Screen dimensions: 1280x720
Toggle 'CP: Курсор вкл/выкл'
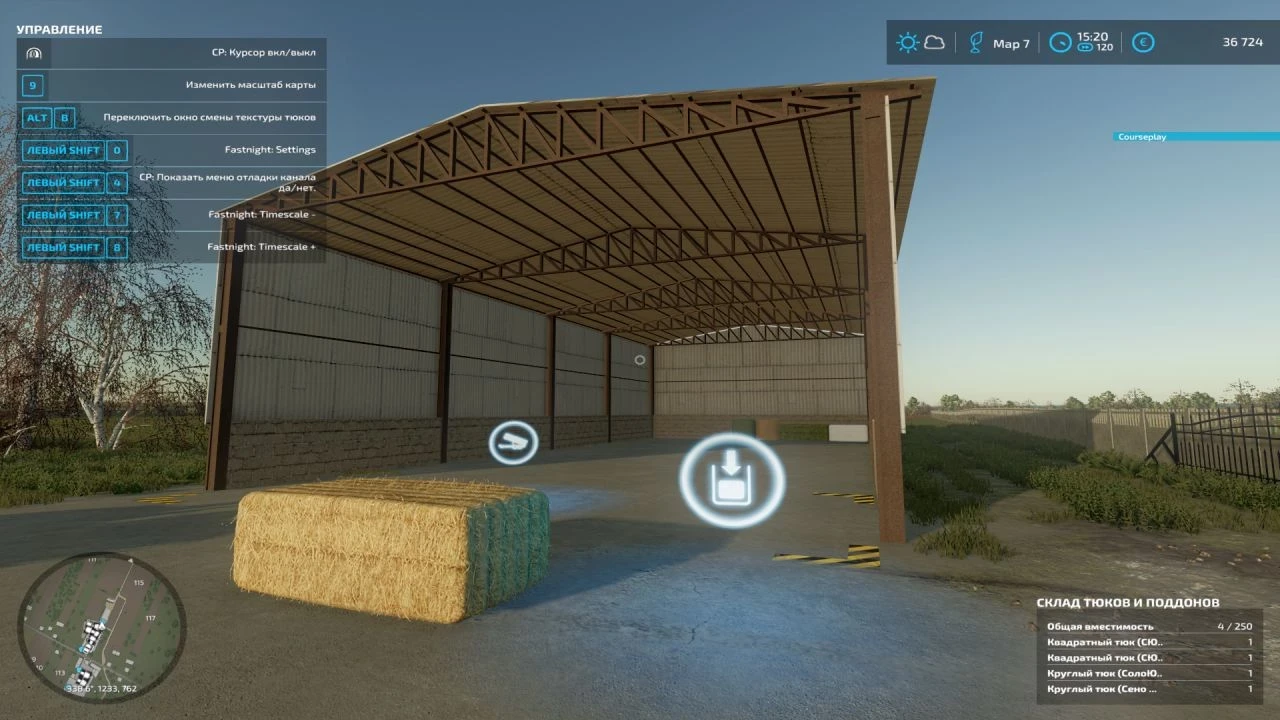click(265, 53)
